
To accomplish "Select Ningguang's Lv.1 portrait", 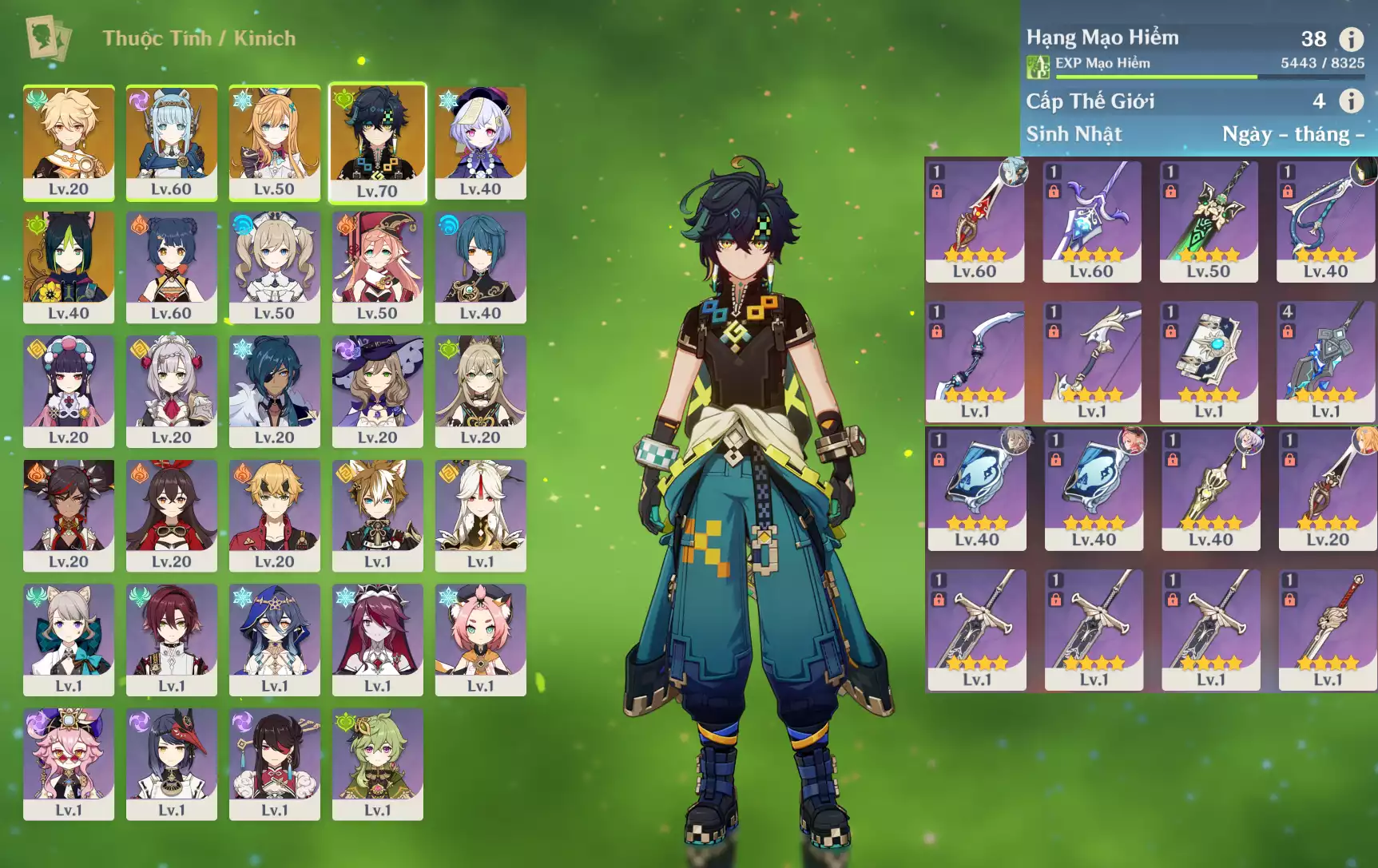I will 480,514.
